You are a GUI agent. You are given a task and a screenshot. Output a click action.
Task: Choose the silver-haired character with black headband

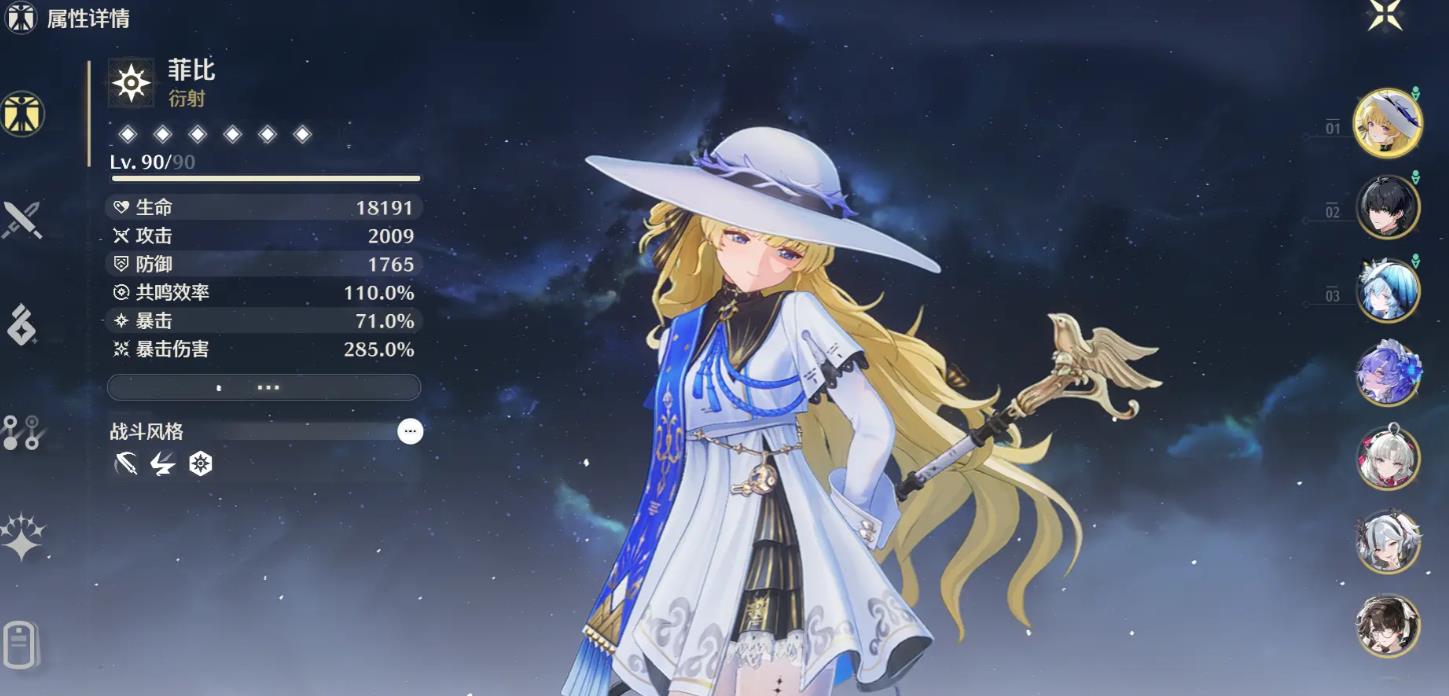coord(1387,542)
